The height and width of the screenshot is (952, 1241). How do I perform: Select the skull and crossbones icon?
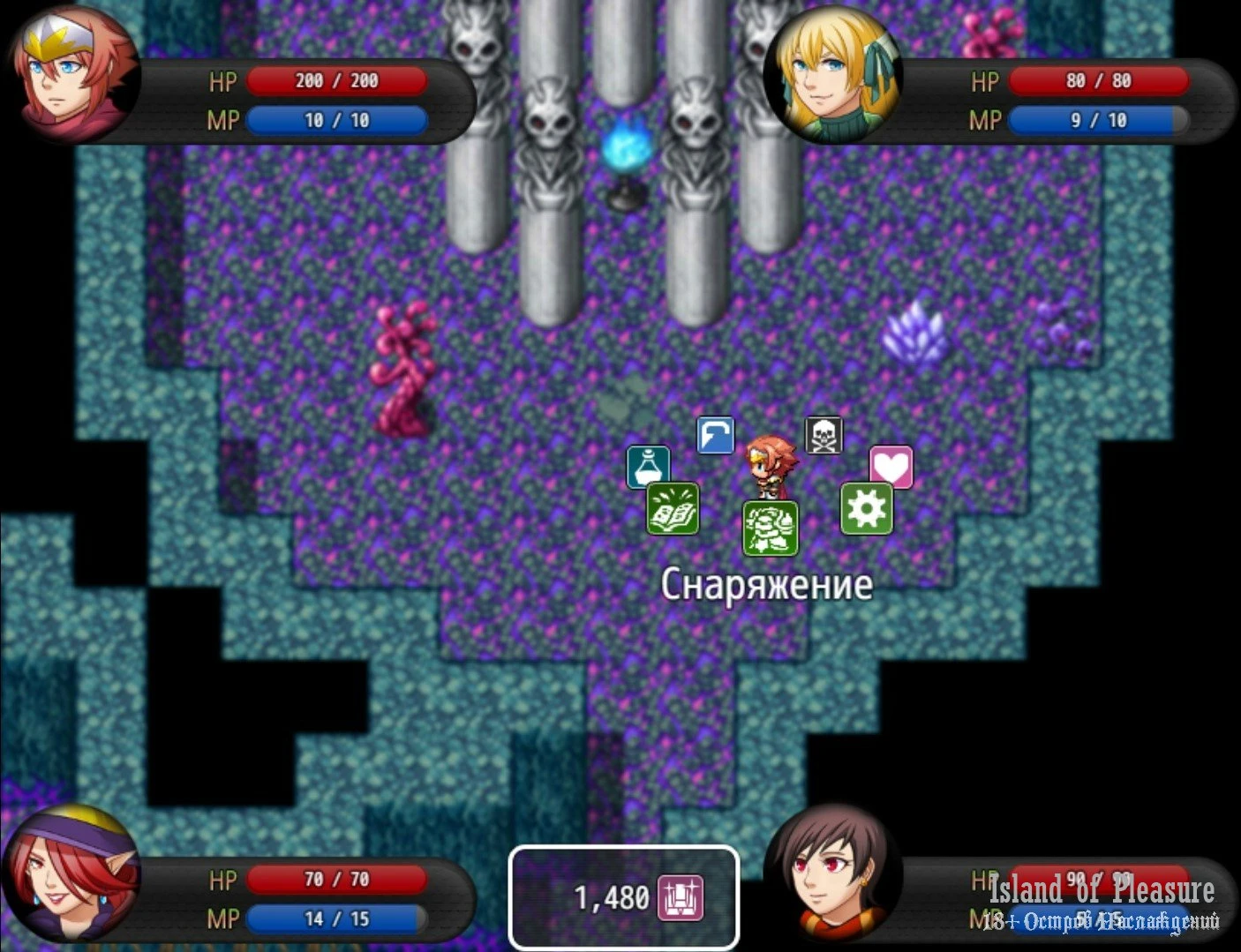click(824, 435)
